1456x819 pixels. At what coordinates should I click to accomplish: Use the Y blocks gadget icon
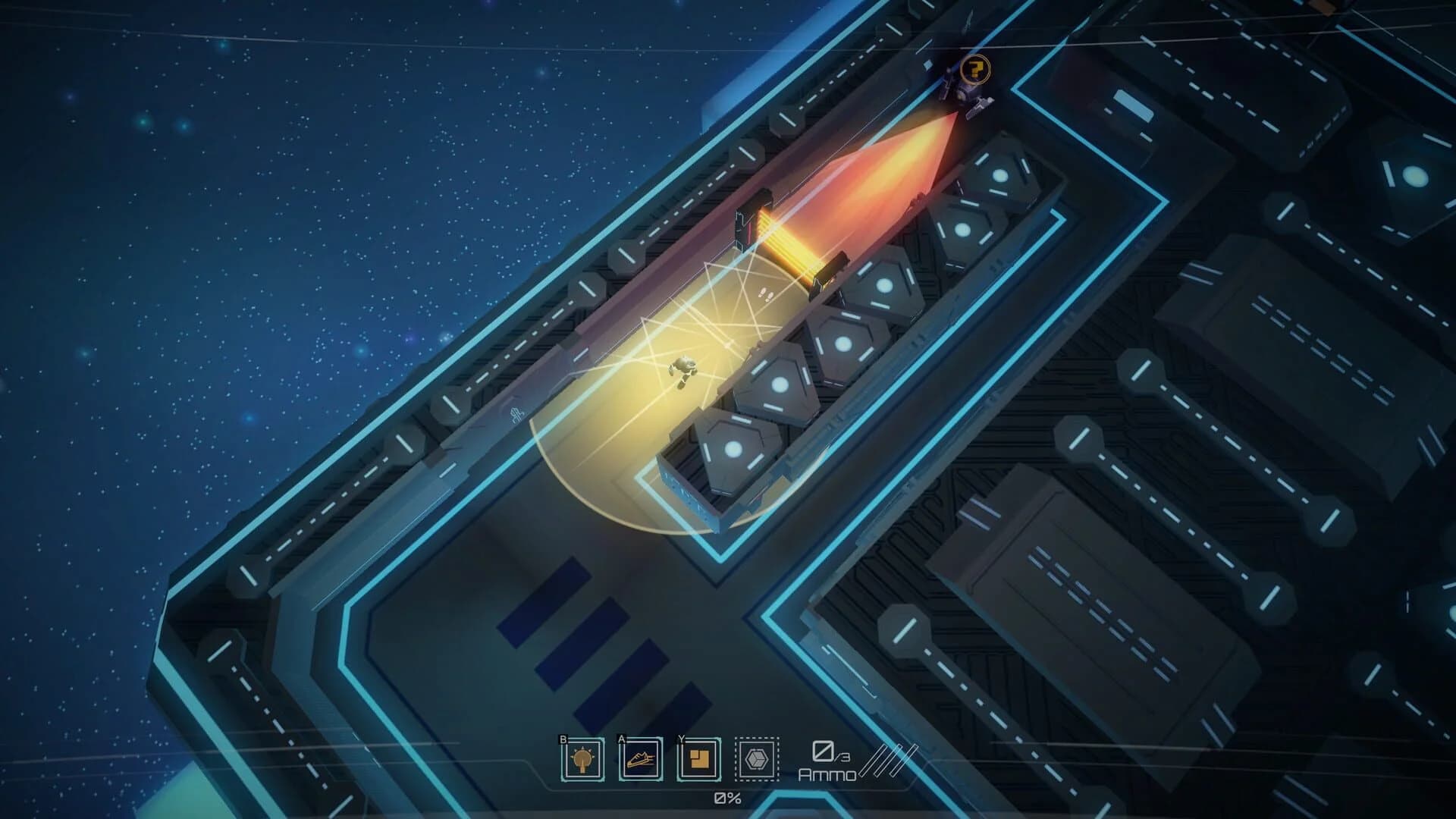[698, 759]
